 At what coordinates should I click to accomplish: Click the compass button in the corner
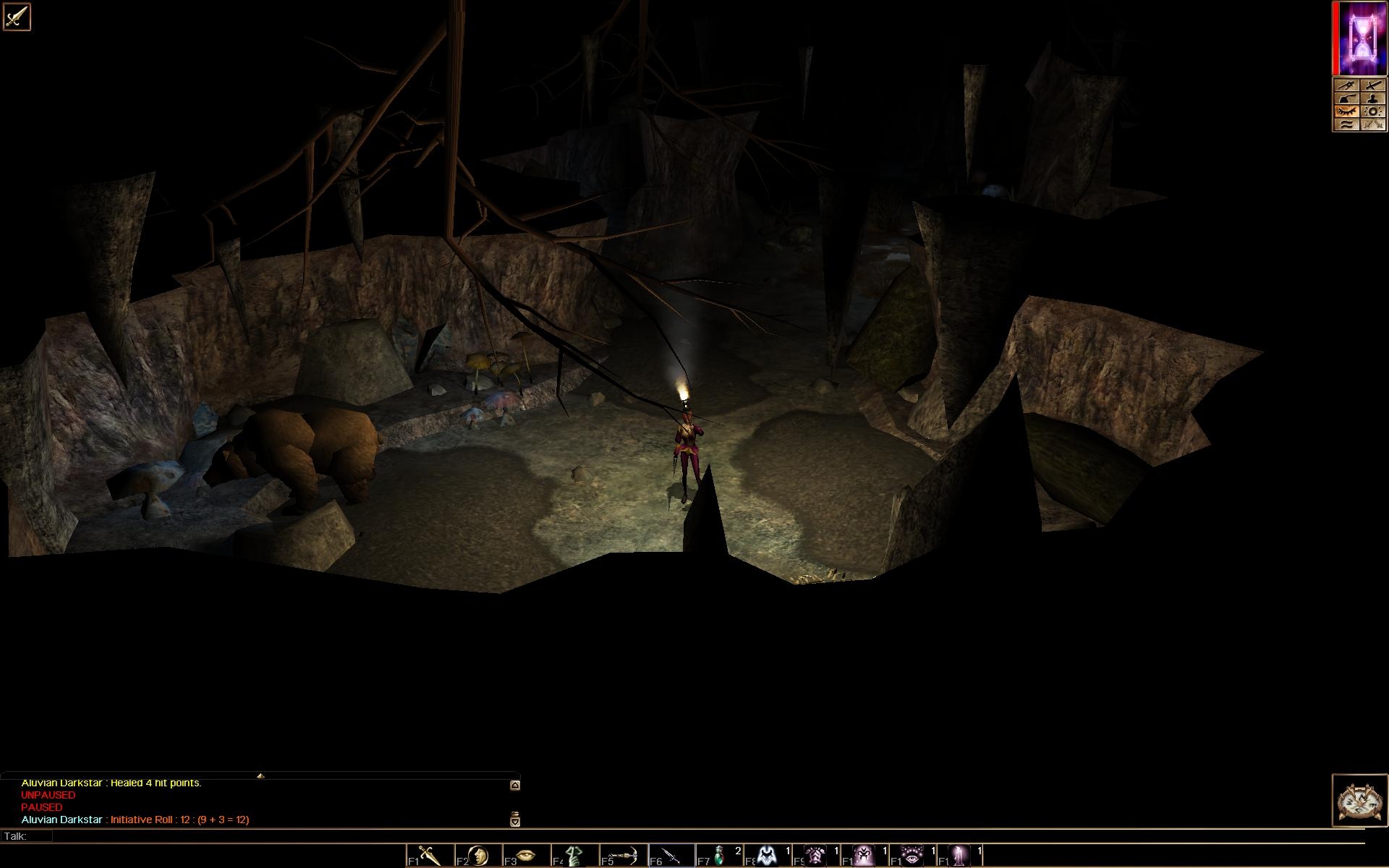coord(1359,800)
